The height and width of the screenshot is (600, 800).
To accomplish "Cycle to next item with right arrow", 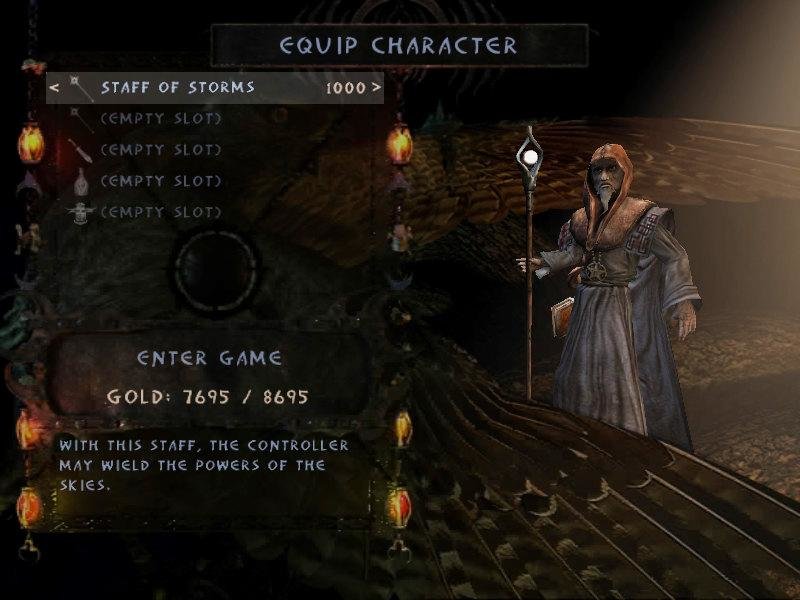I will 376,88.
